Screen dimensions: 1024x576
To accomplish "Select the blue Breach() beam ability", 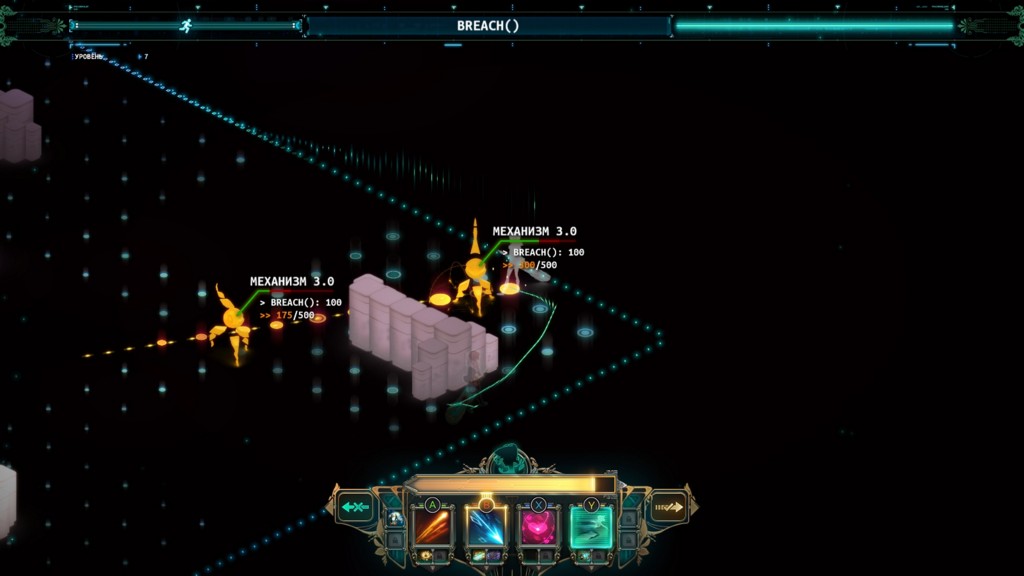I will (487, 526).
